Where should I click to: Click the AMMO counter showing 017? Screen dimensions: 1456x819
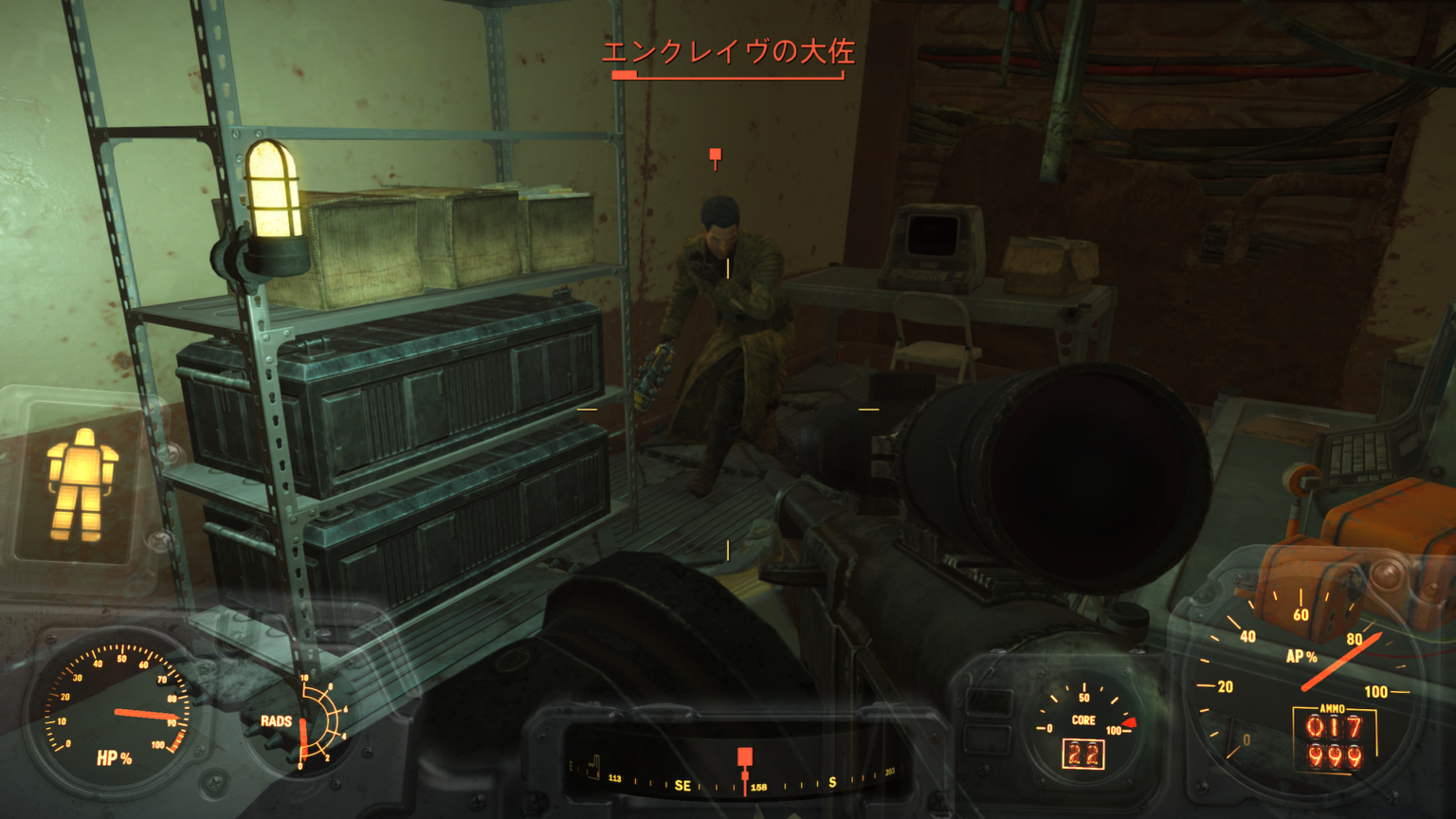tap(1334, 729)
